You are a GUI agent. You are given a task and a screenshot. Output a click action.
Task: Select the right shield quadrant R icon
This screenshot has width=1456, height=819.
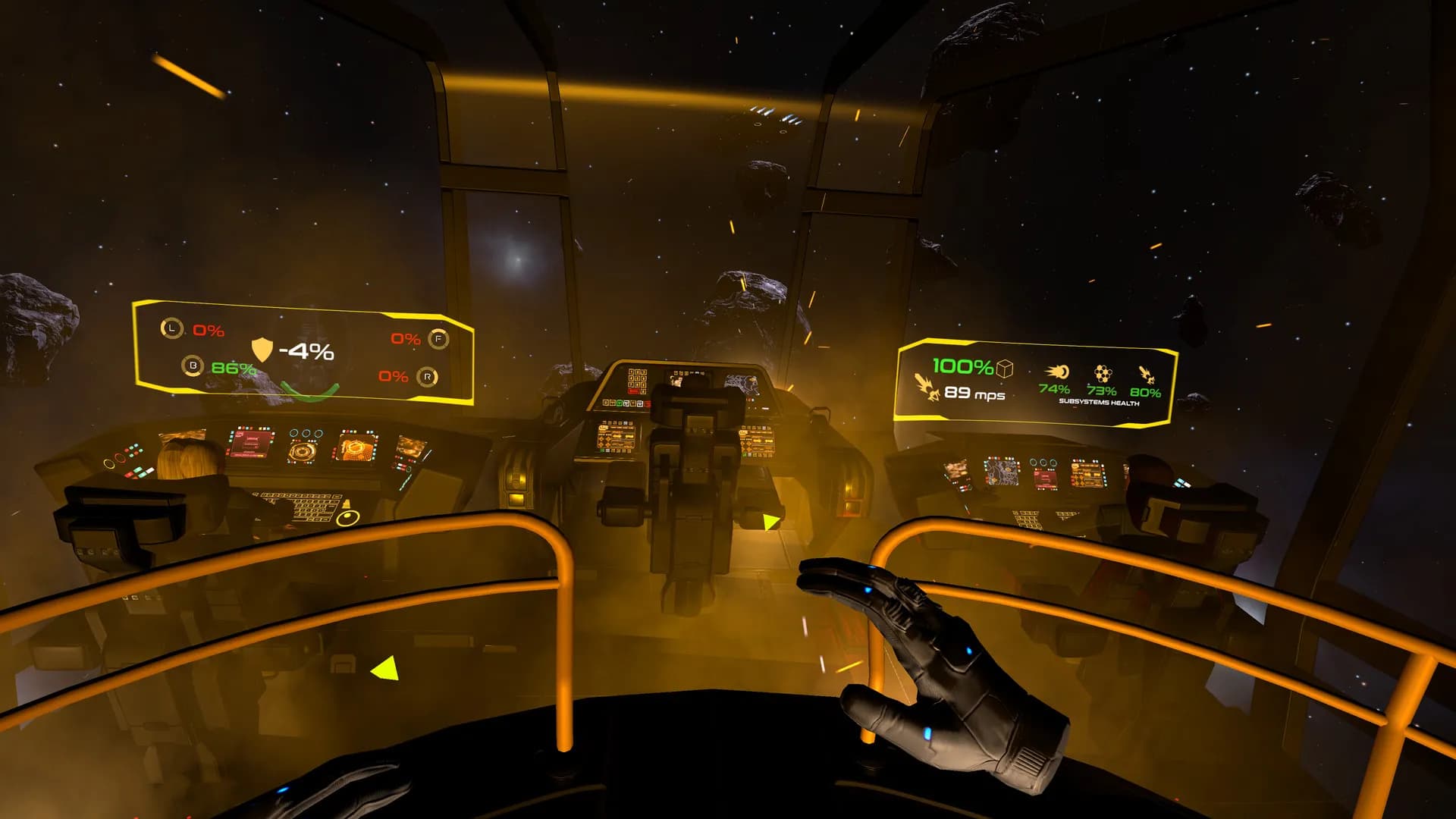pyautogui.click(x=428, y=377)
